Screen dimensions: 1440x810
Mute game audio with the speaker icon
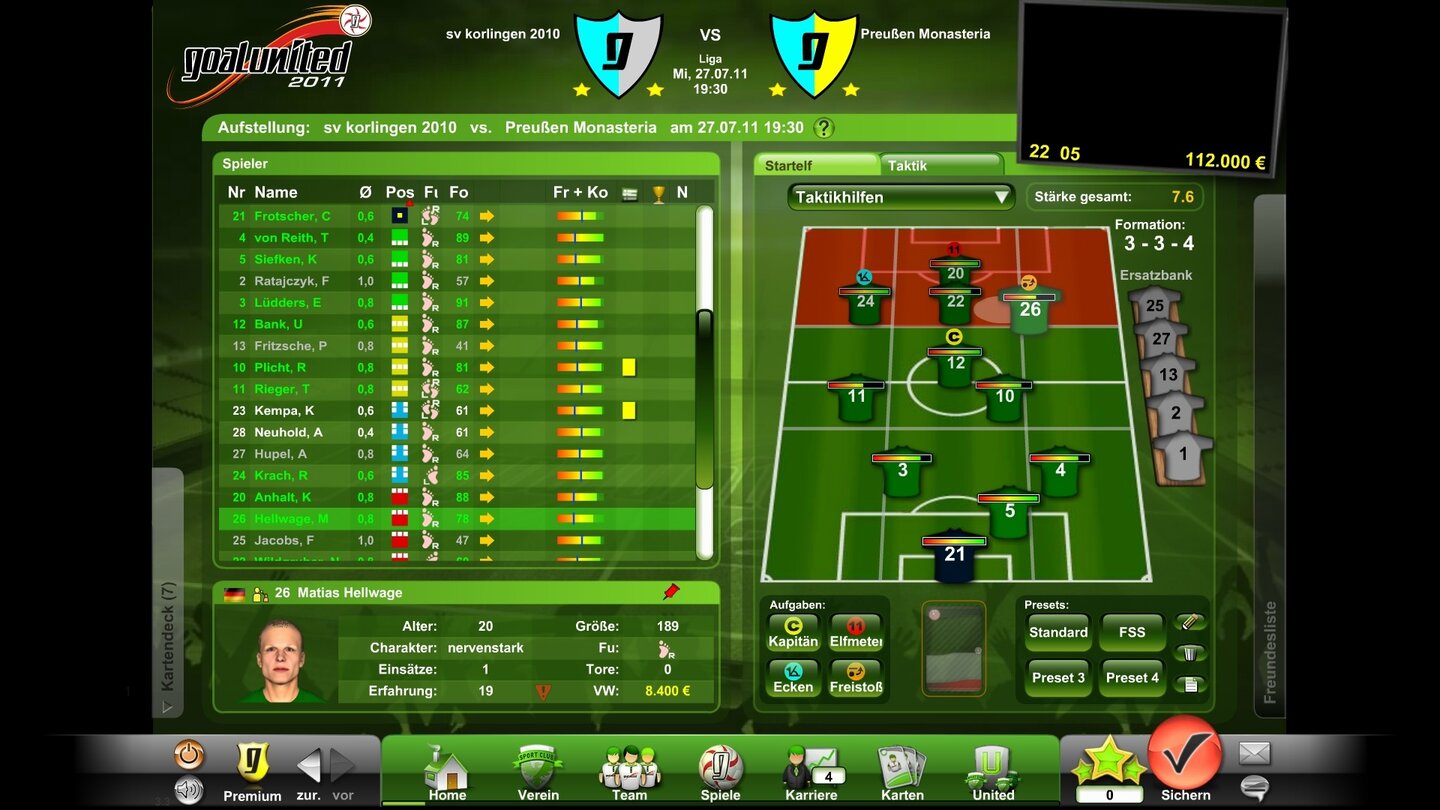[x=186, y=789]
